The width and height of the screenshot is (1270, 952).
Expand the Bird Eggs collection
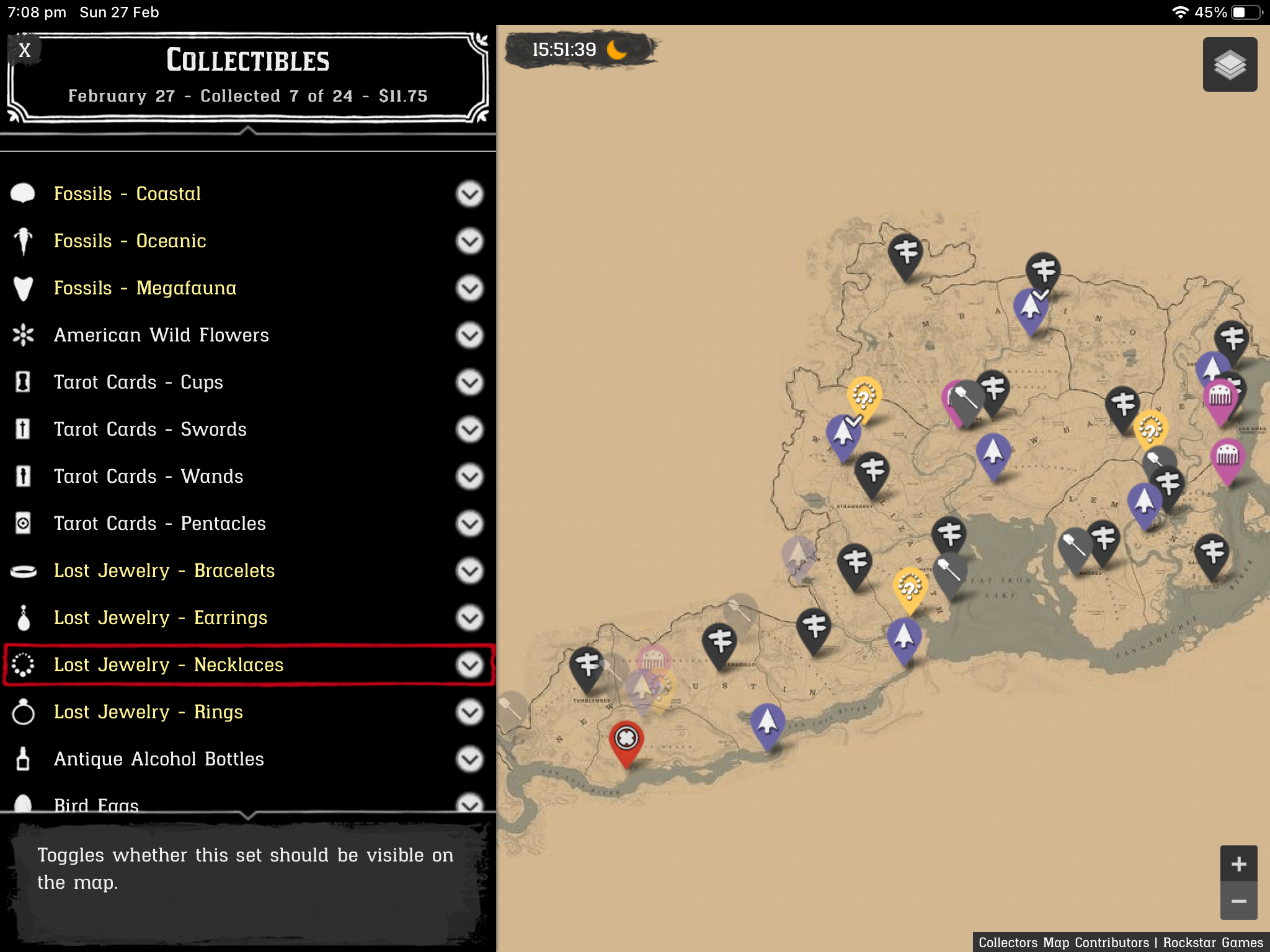pos(469,804)
